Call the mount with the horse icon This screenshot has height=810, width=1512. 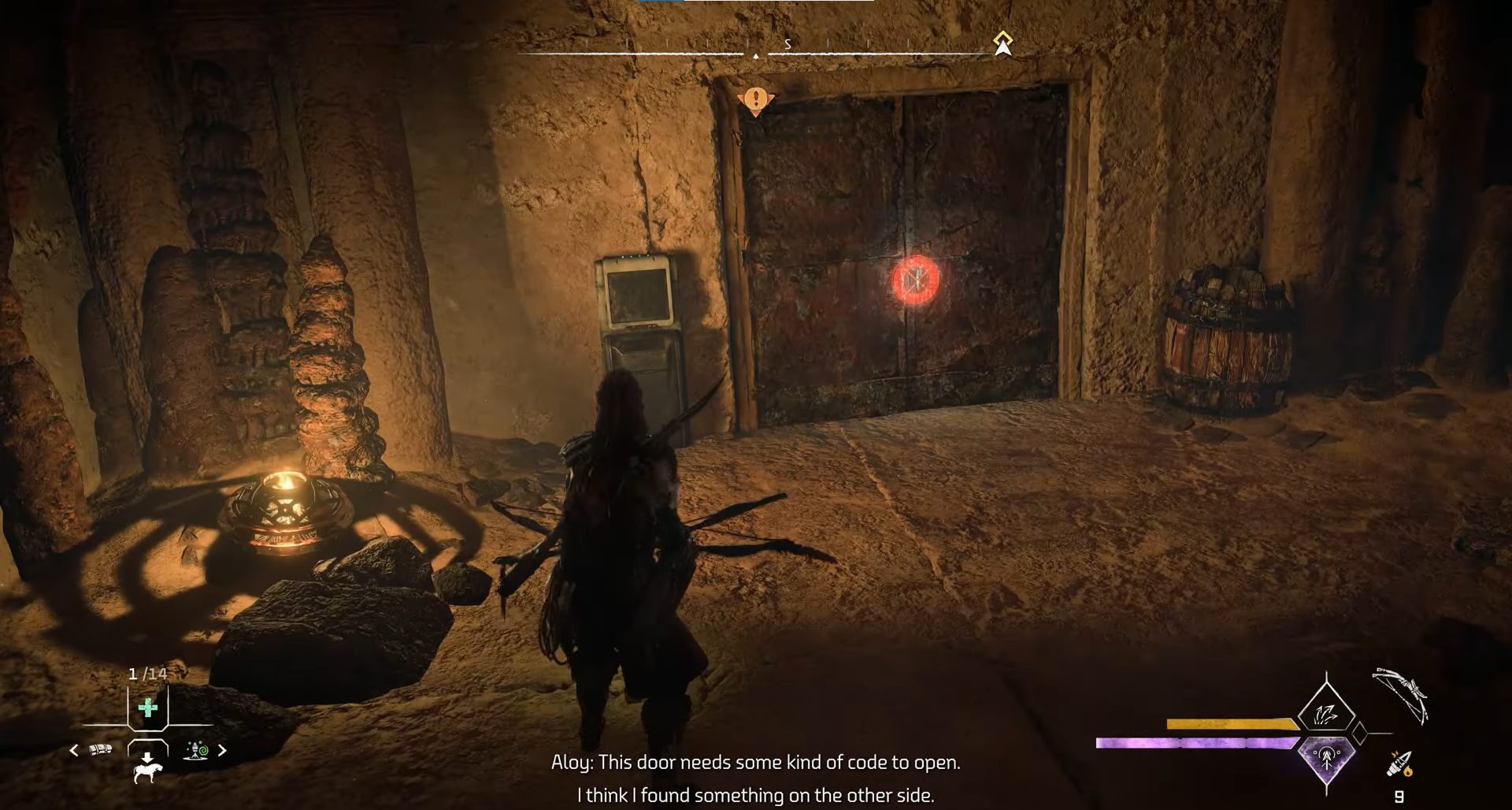click(x=147, y=767)
